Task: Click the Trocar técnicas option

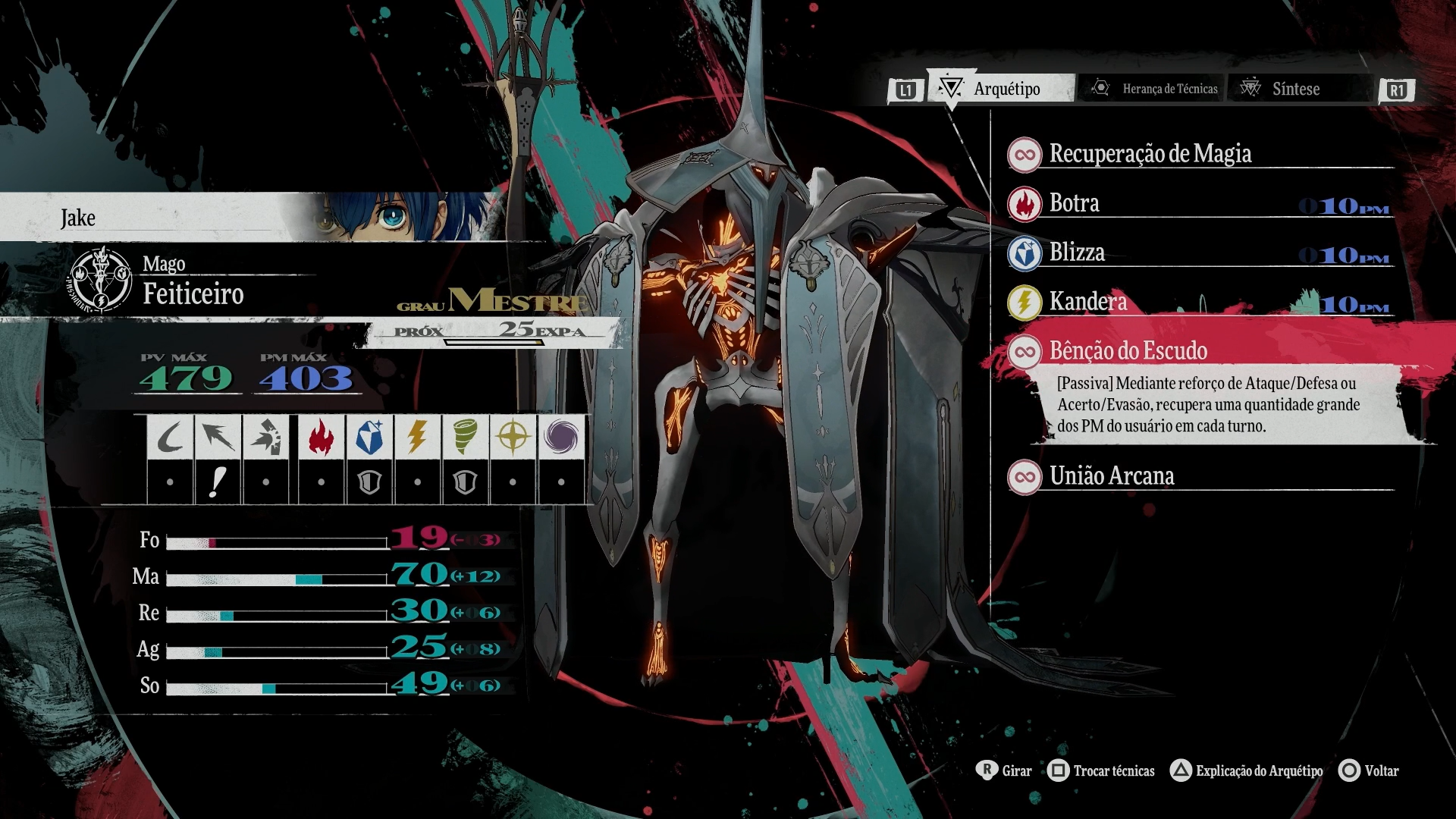Action: tap(1102, 770)
